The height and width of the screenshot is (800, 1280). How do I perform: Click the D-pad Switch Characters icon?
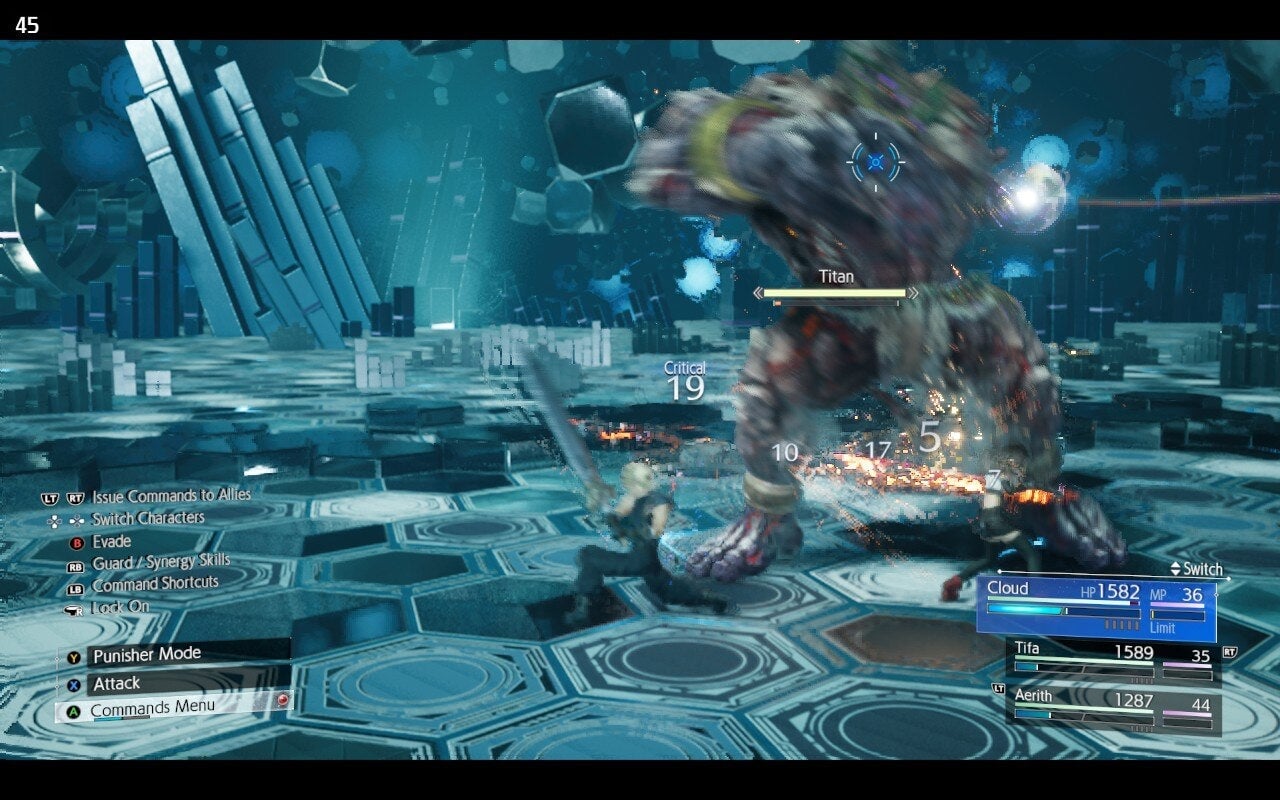(63, 519)
